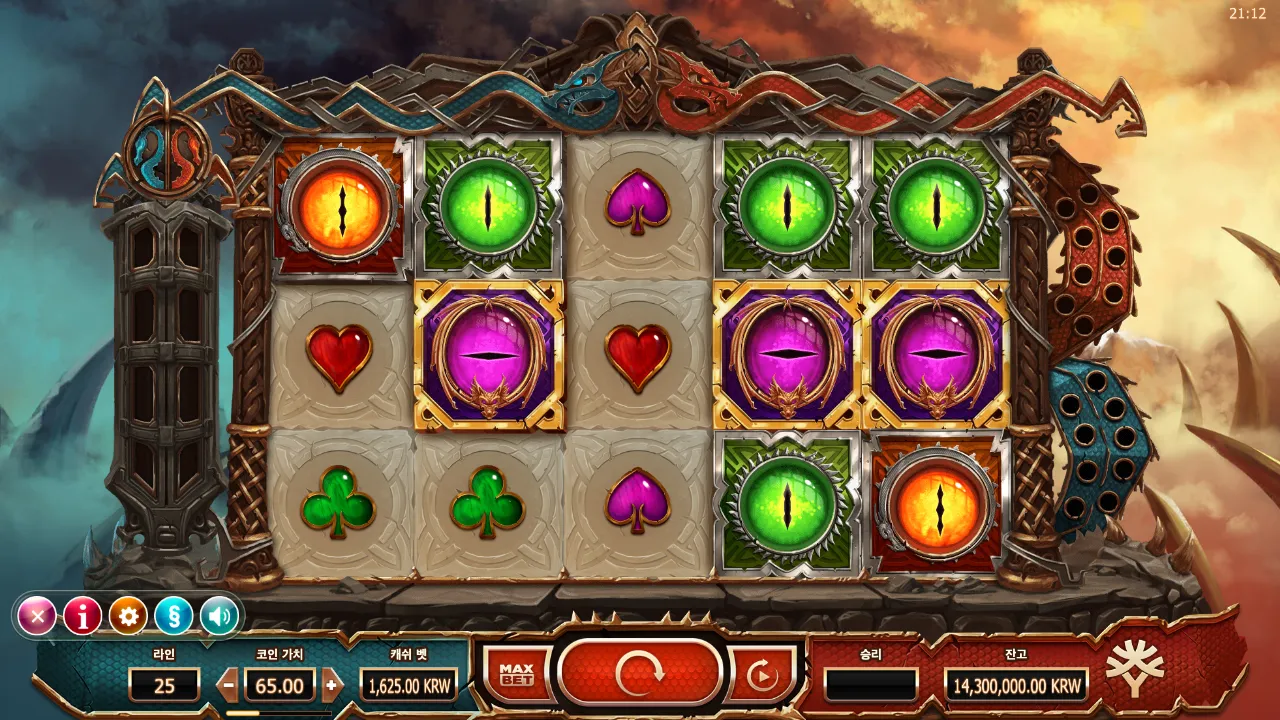The width and height of the screenshot is (1280, 720).
Task: Activate the MAX BET button
Action: point(516,676)
